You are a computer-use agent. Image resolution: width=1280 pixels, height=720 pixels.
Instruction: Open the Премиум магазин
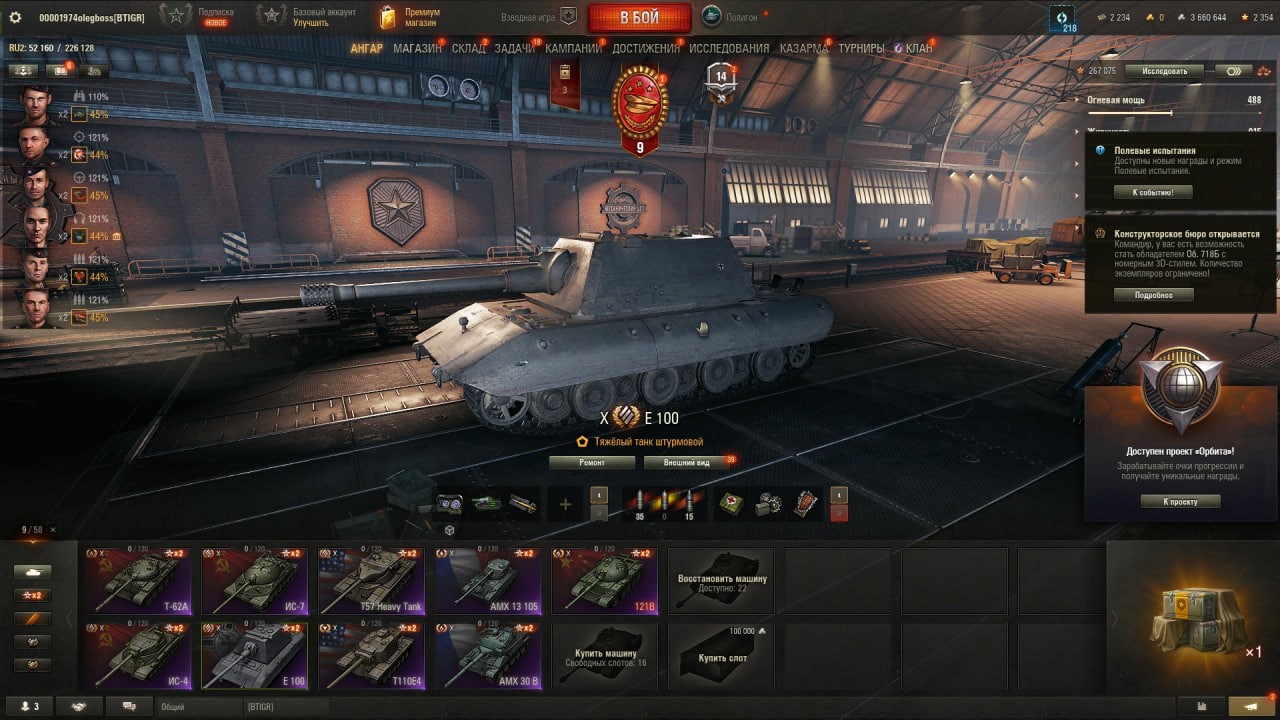[x=410, y=17]
